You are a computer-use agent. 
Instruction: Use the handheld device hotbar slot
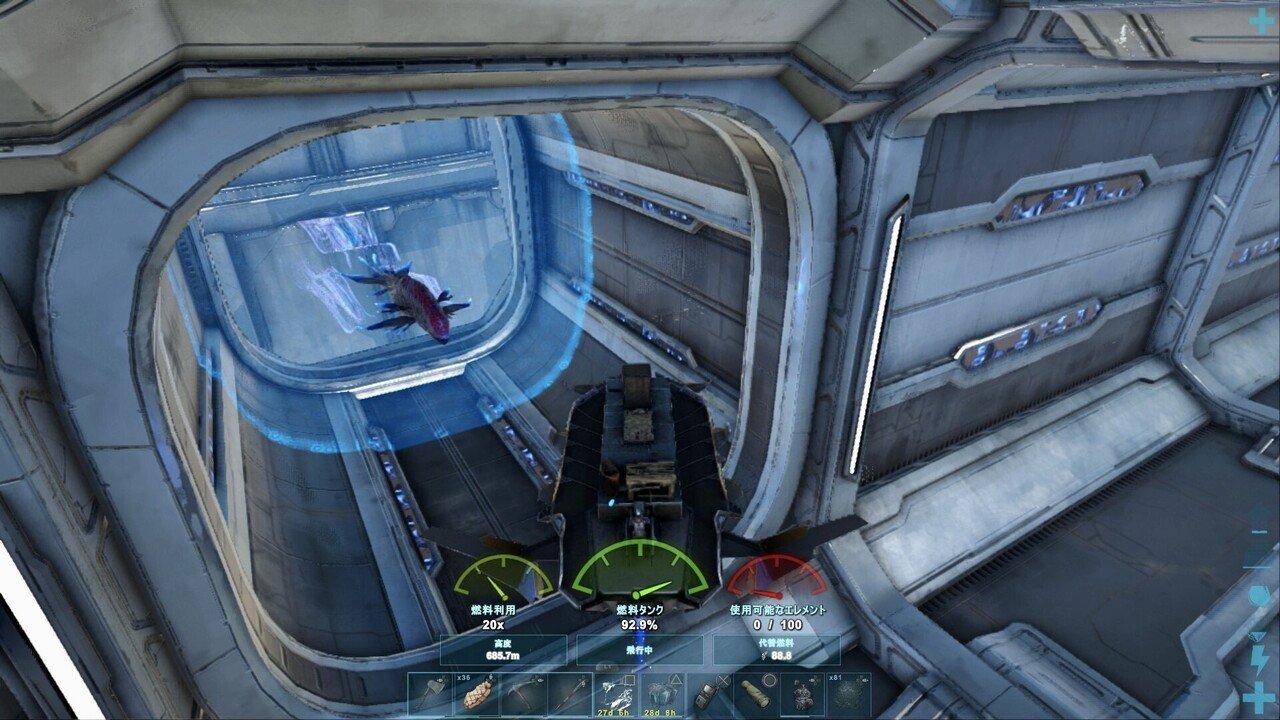coord(709,694)
